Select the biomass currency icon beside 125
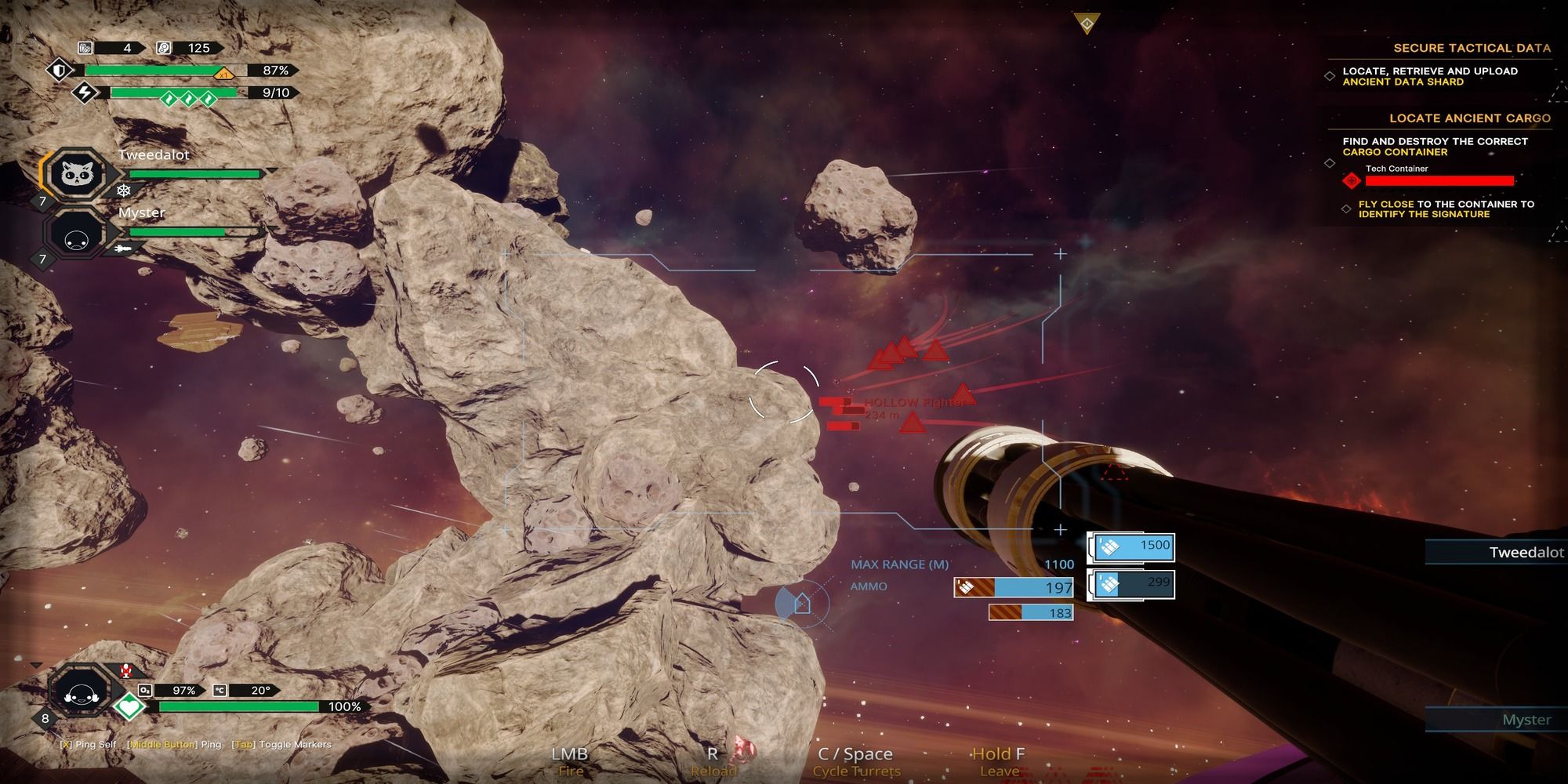Screen dimensions: 1568x784 (163, 48)
